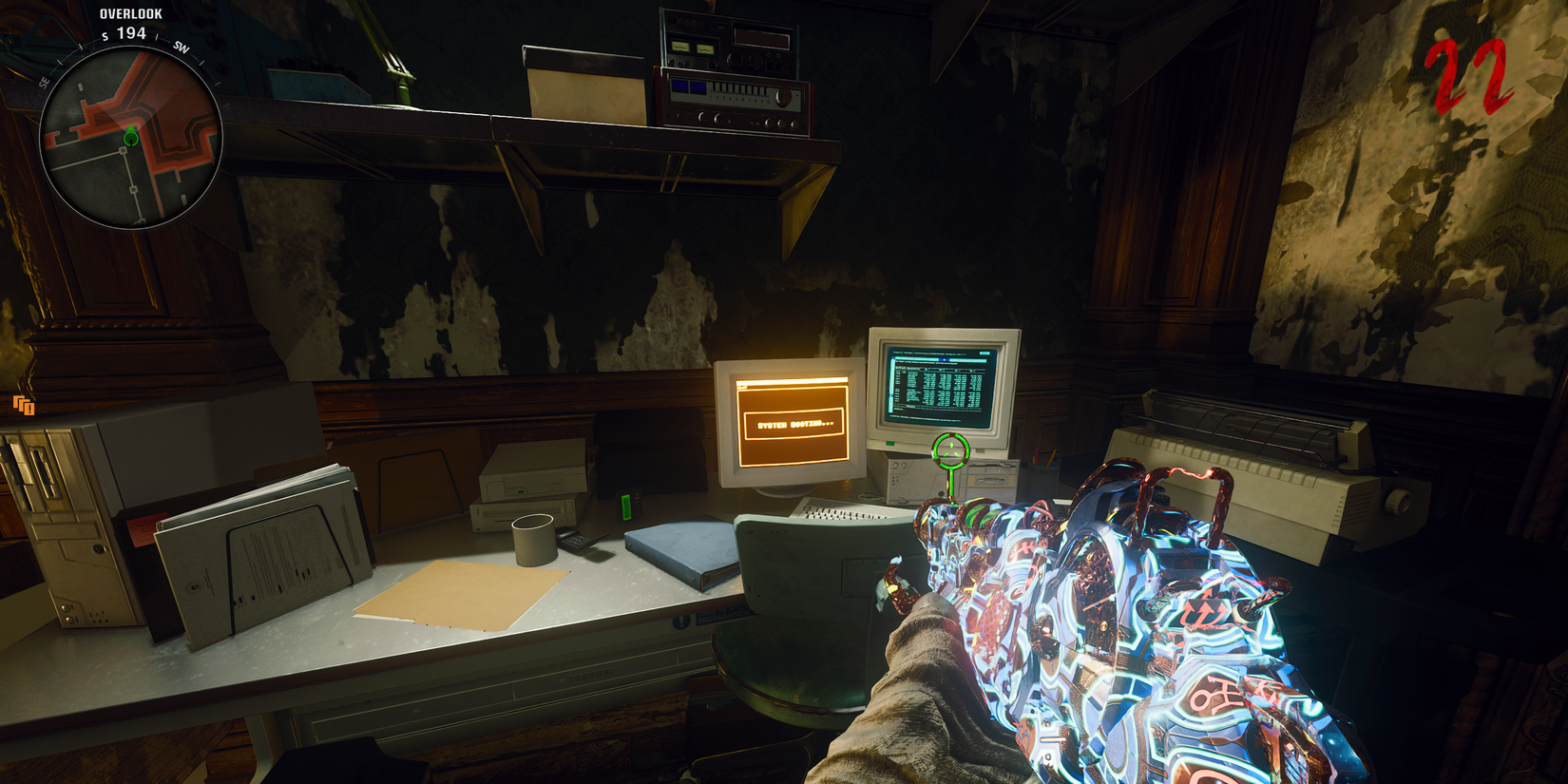The image size is (1568, 784).
Task: Click the compass marker labeled SW
Action: point(180,48)
